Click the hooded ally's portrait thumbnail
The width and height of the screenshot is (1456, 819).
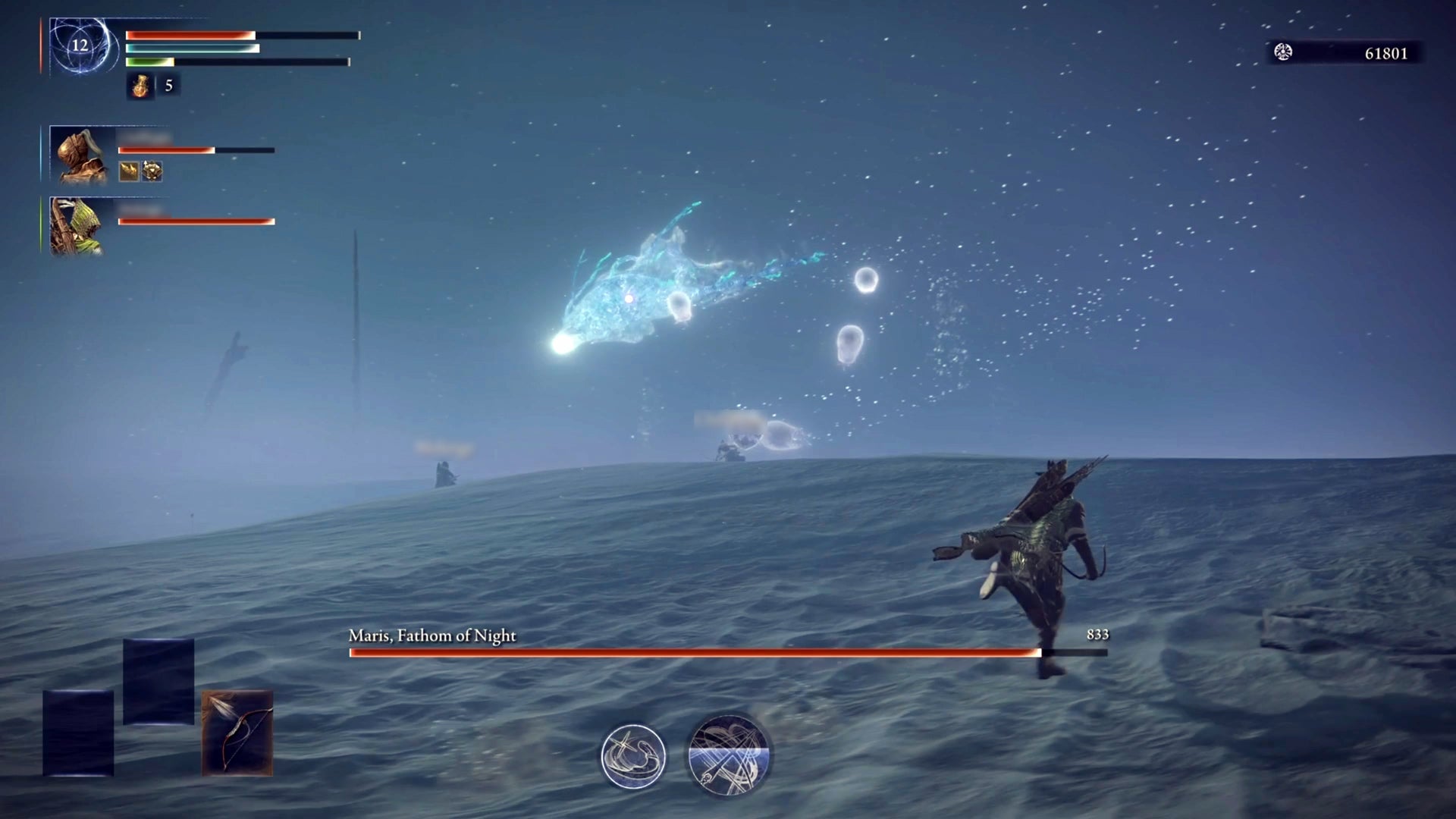(x=78, y=155)
